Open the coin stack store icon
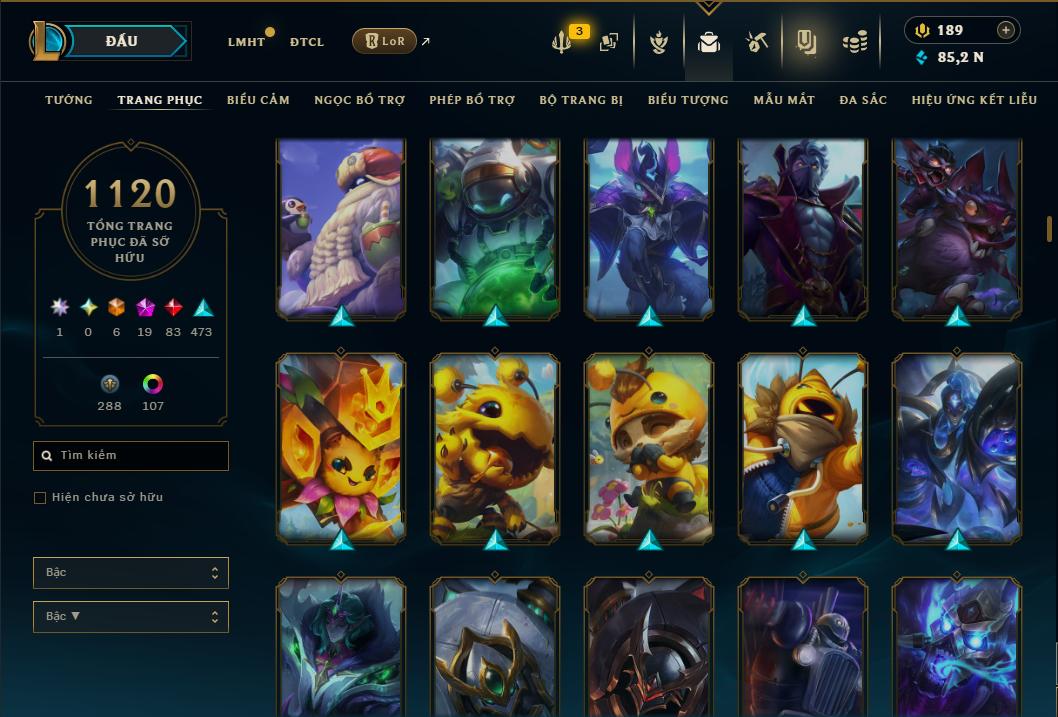 [x=854, y=42]
